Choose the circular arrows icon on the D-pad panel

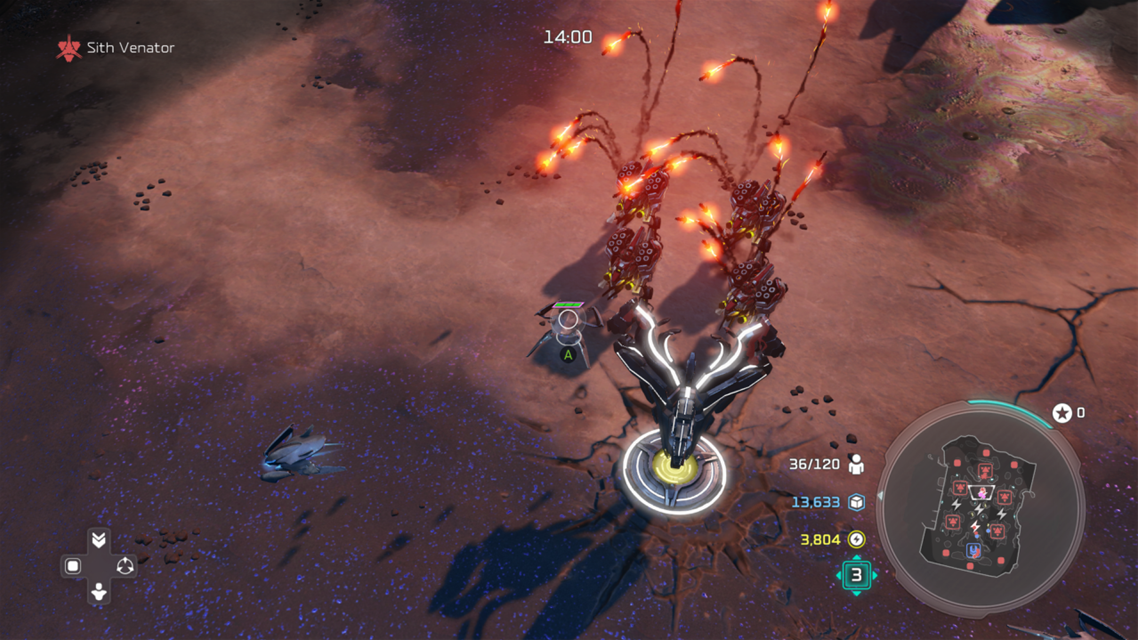tap(125, 566)
